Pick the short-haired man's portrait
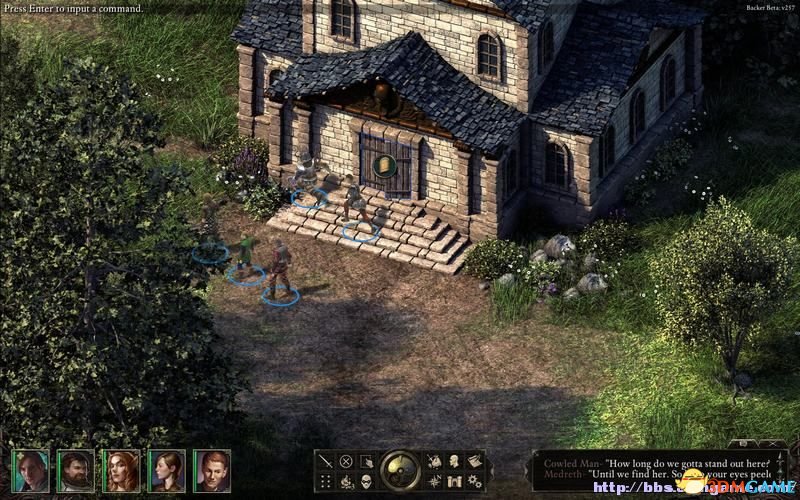The image size is (800, 500). pyautogui.click(x=211, y=470)
